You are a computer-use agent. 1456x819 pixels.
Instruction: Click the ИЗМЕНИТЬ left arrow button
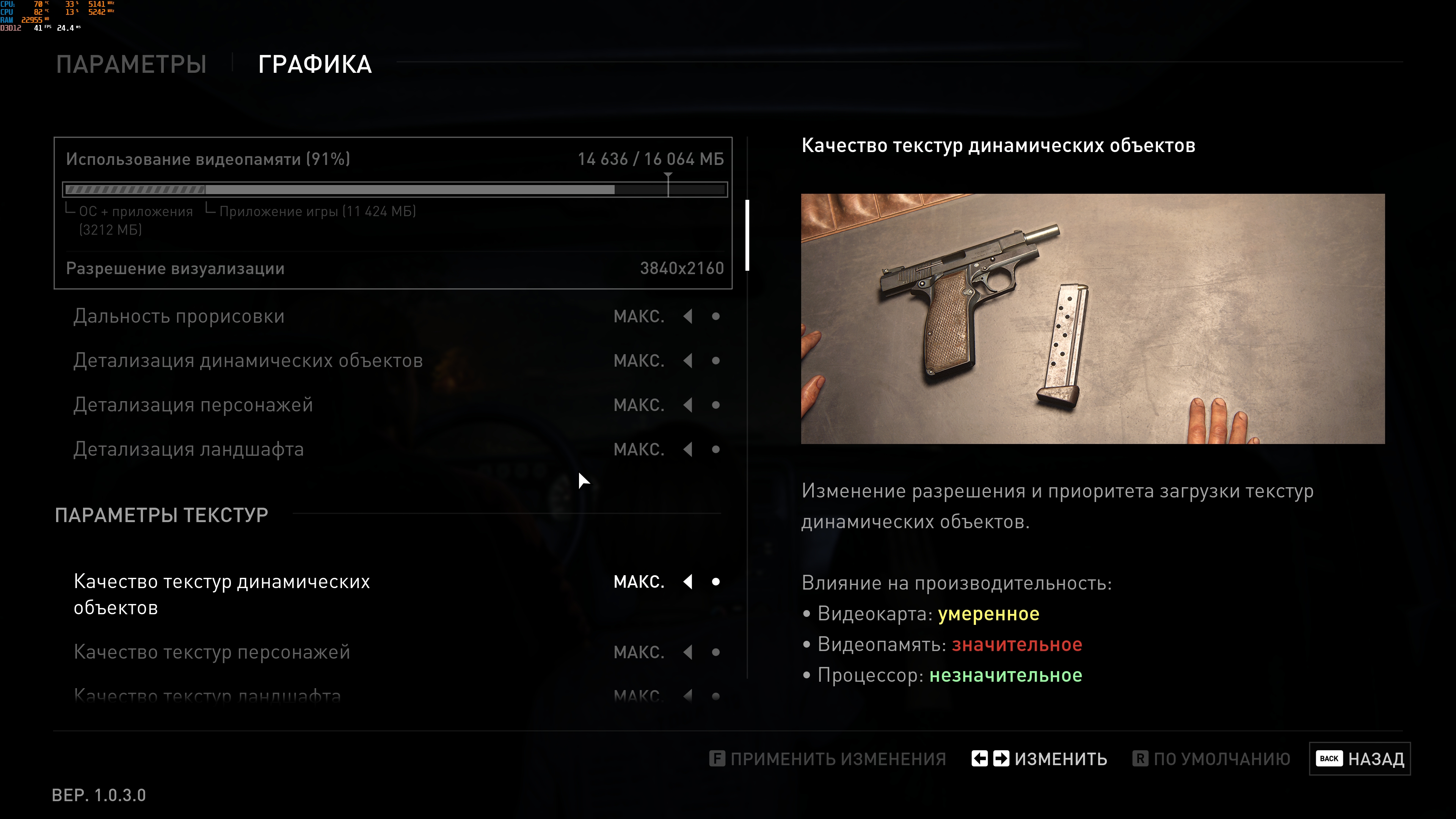[979, 758]
